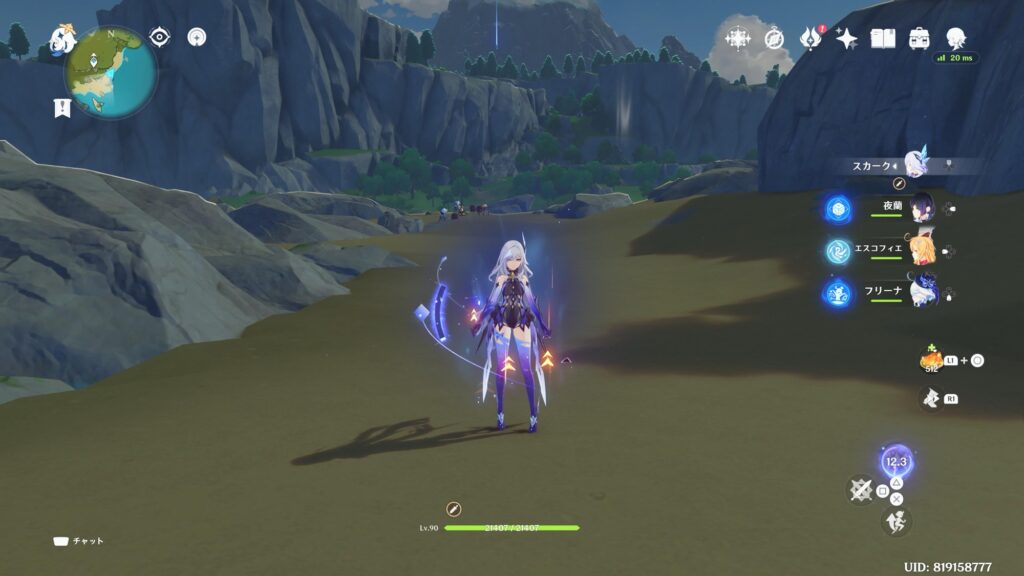Click the circular icon right of the eye
The height and width of the screenshot is (576, 1024).
(197, 37)
